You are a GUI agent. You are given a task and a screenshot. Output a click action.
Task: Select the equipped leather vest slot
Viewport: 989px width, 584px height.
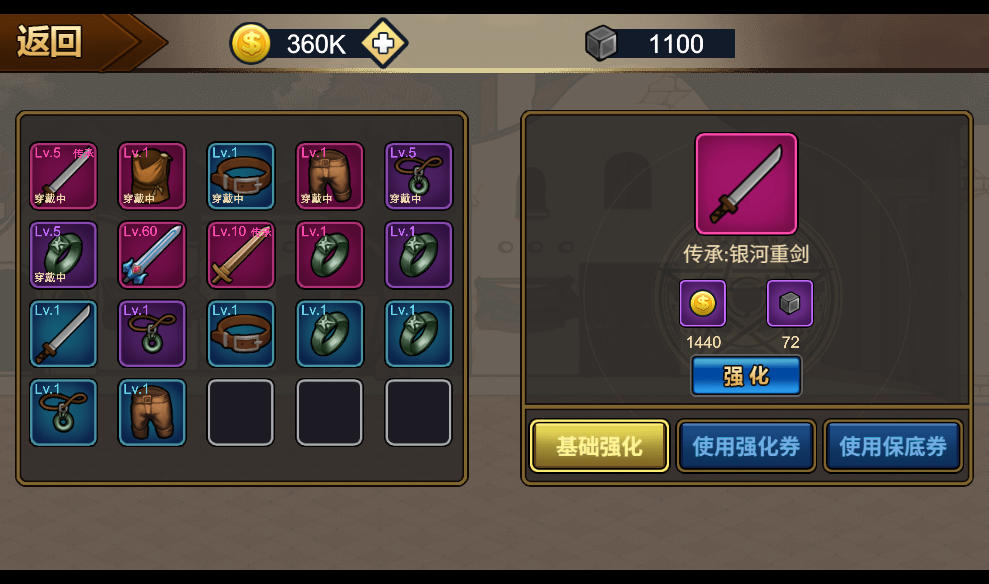(152, 176)
